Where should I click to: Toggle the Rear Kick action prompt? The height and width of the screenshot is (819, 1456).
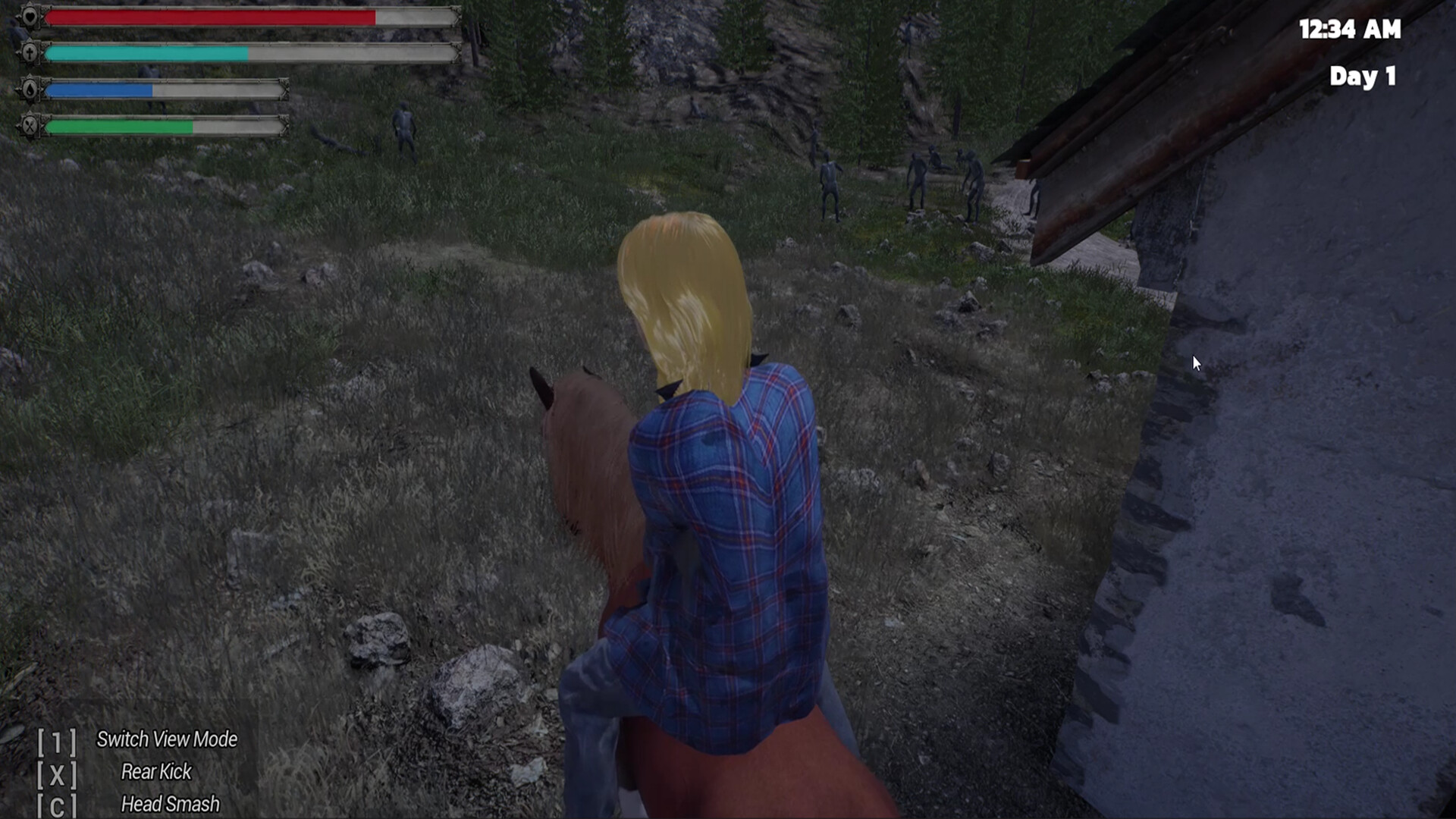[x=155, y=773]
